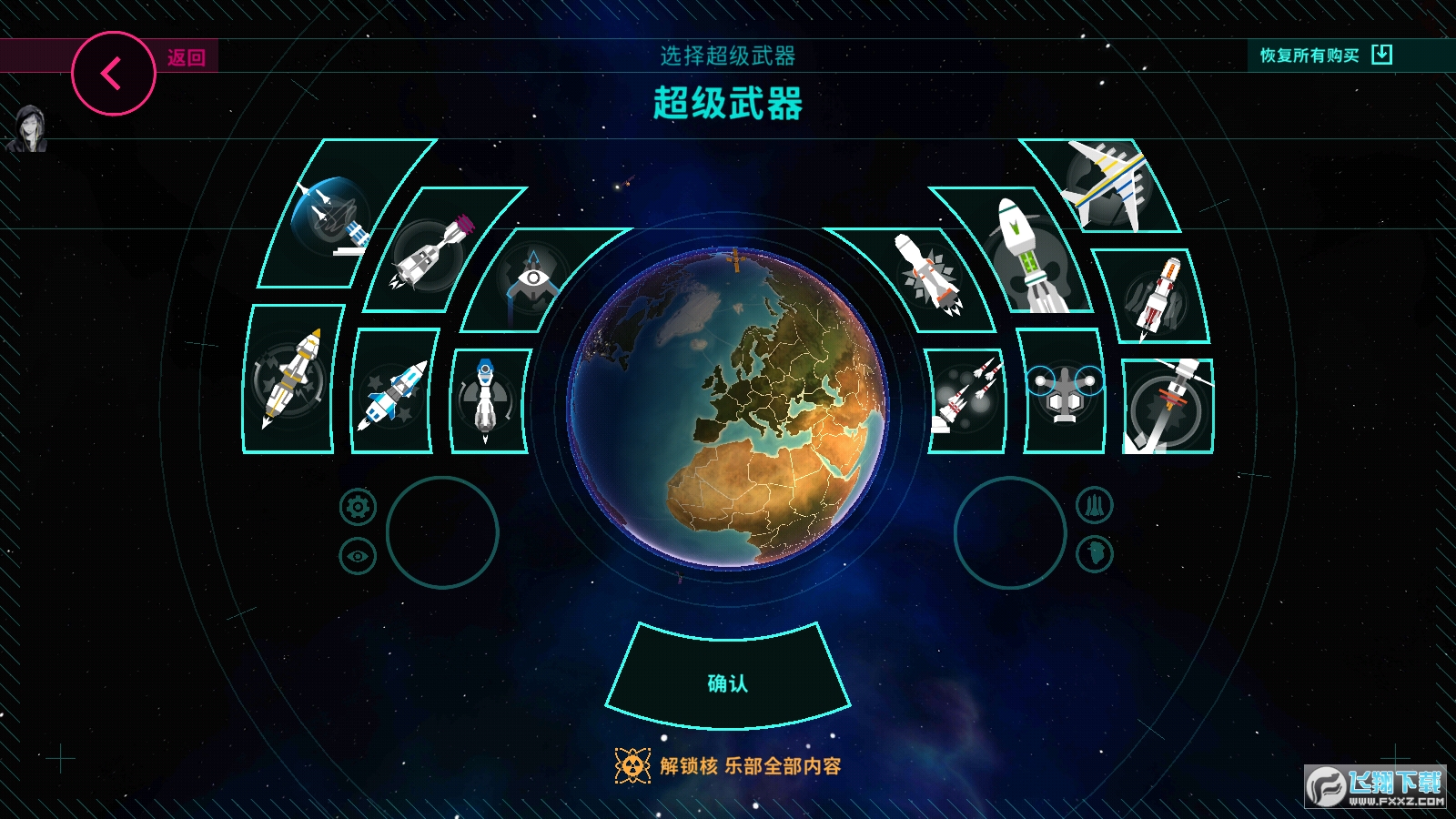1456x819 pixels.
Task: Toggle the small eye icon button
Action: click(x=358, y=556)
